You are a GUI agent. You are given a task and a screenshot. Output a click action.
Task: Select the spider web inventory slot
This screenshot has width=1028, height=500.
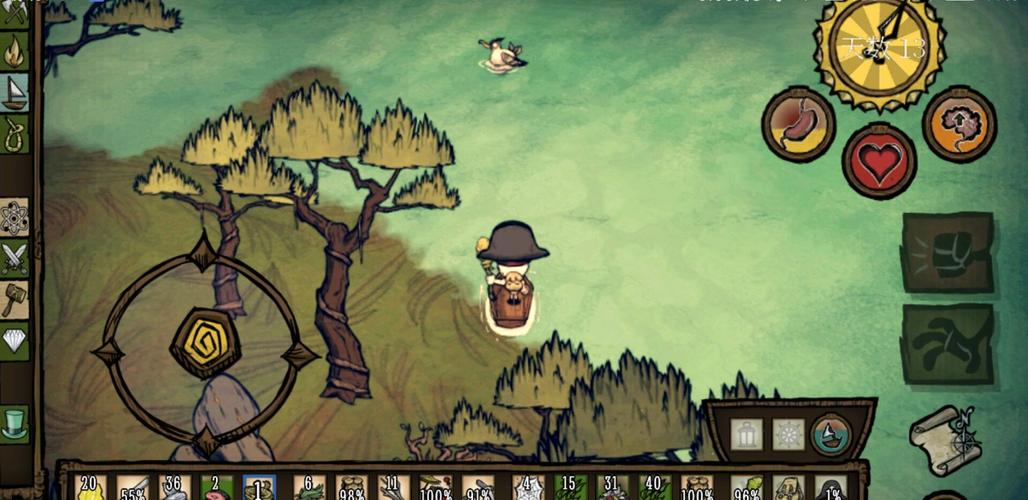[528, 488]
